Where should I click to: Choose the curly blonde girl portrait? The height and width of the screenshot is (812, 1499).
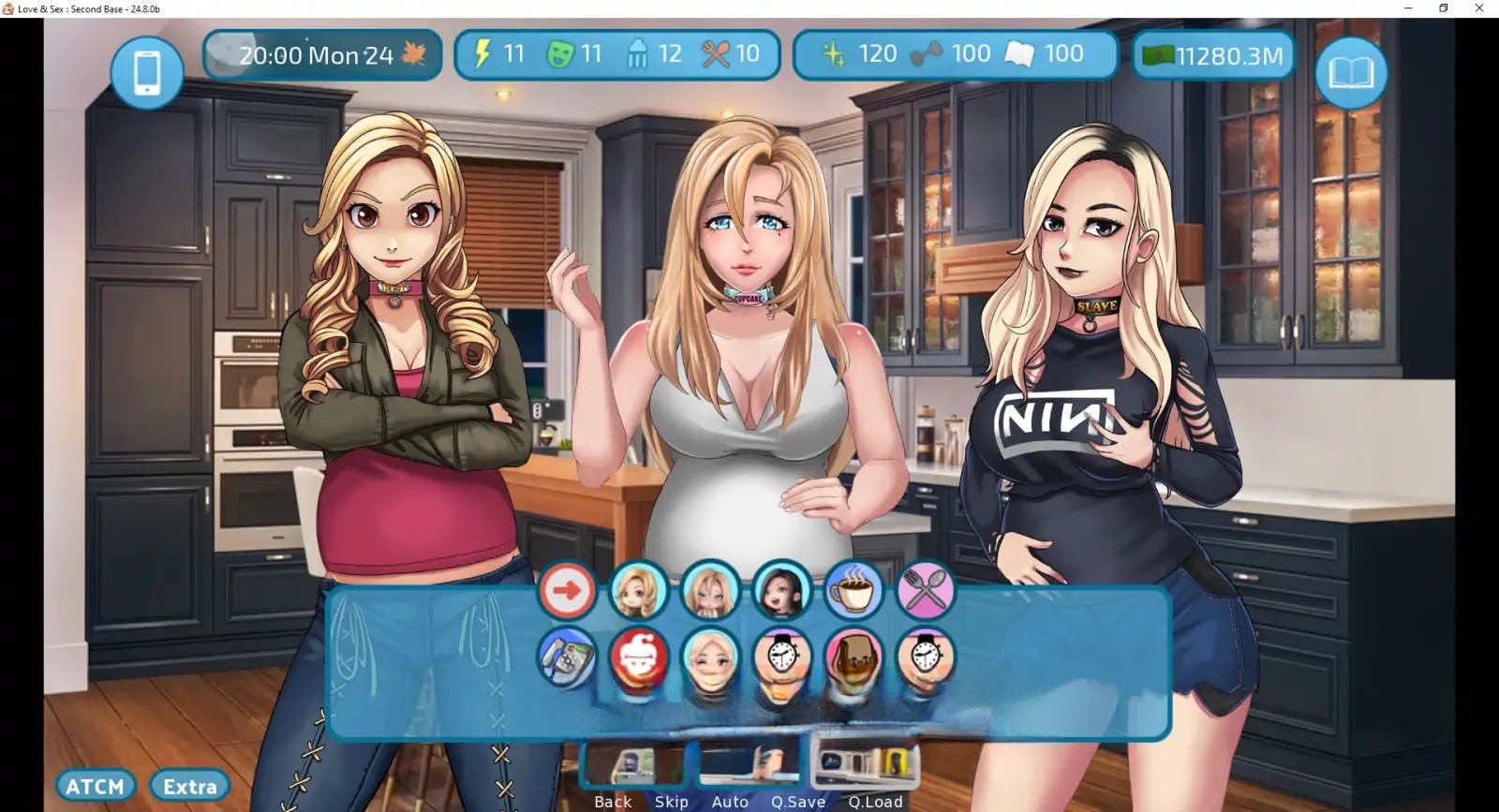point(639,591)
